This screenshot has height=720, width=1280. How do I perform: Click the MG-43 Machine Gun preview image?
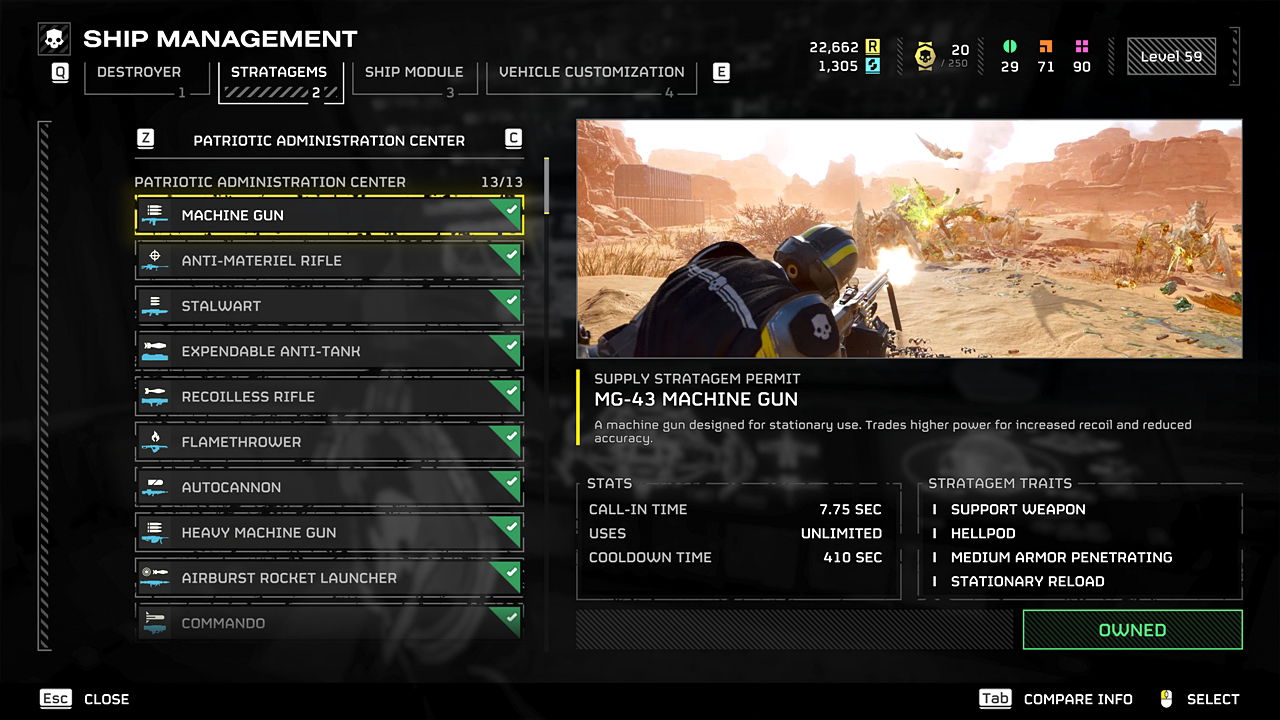[909, 239]
